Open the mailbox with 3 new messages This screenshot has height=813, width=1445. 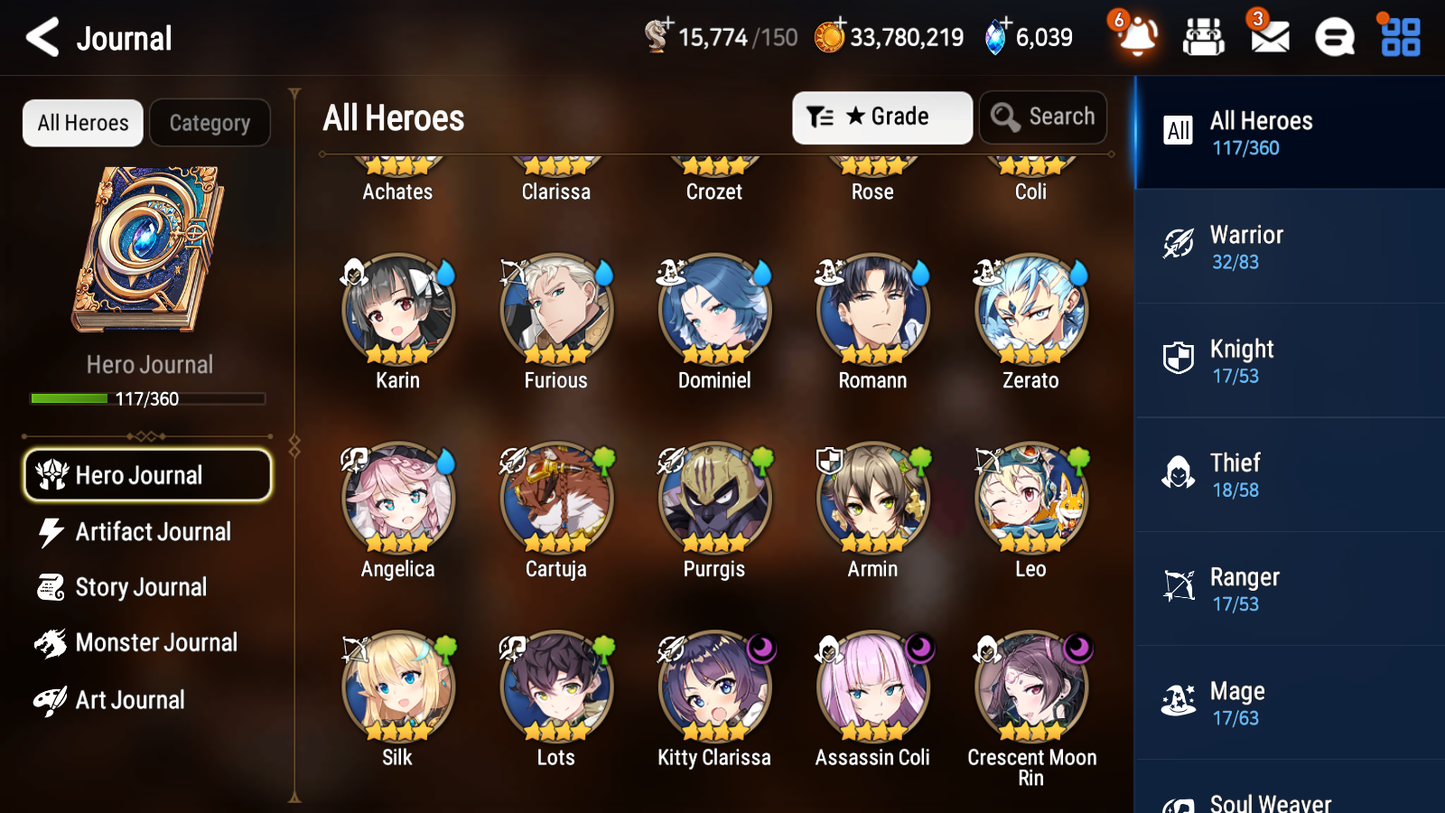coord(1268,36)
